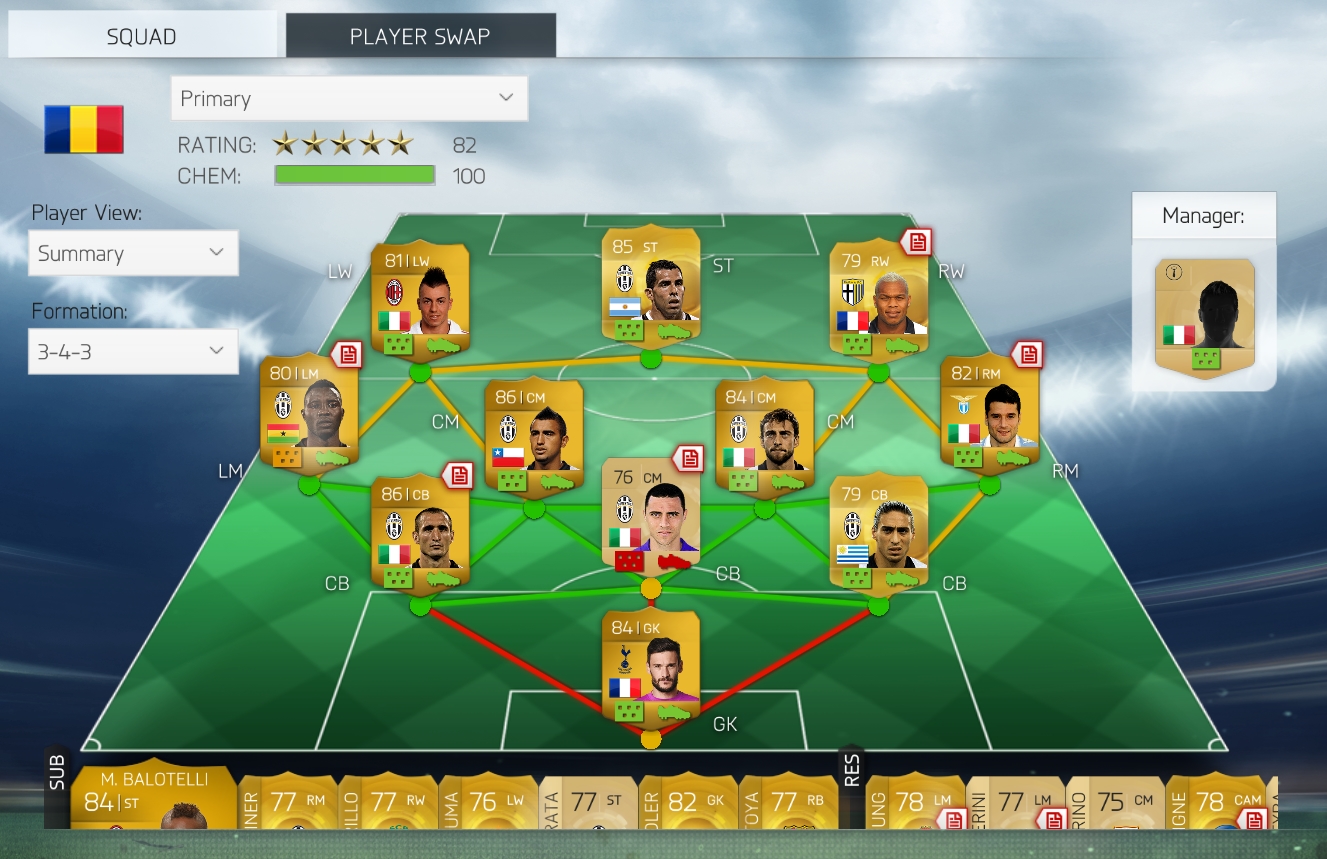Click the Romanian flag club badge icon
This screenshot has height=859, width=1327.
point(85,128)
